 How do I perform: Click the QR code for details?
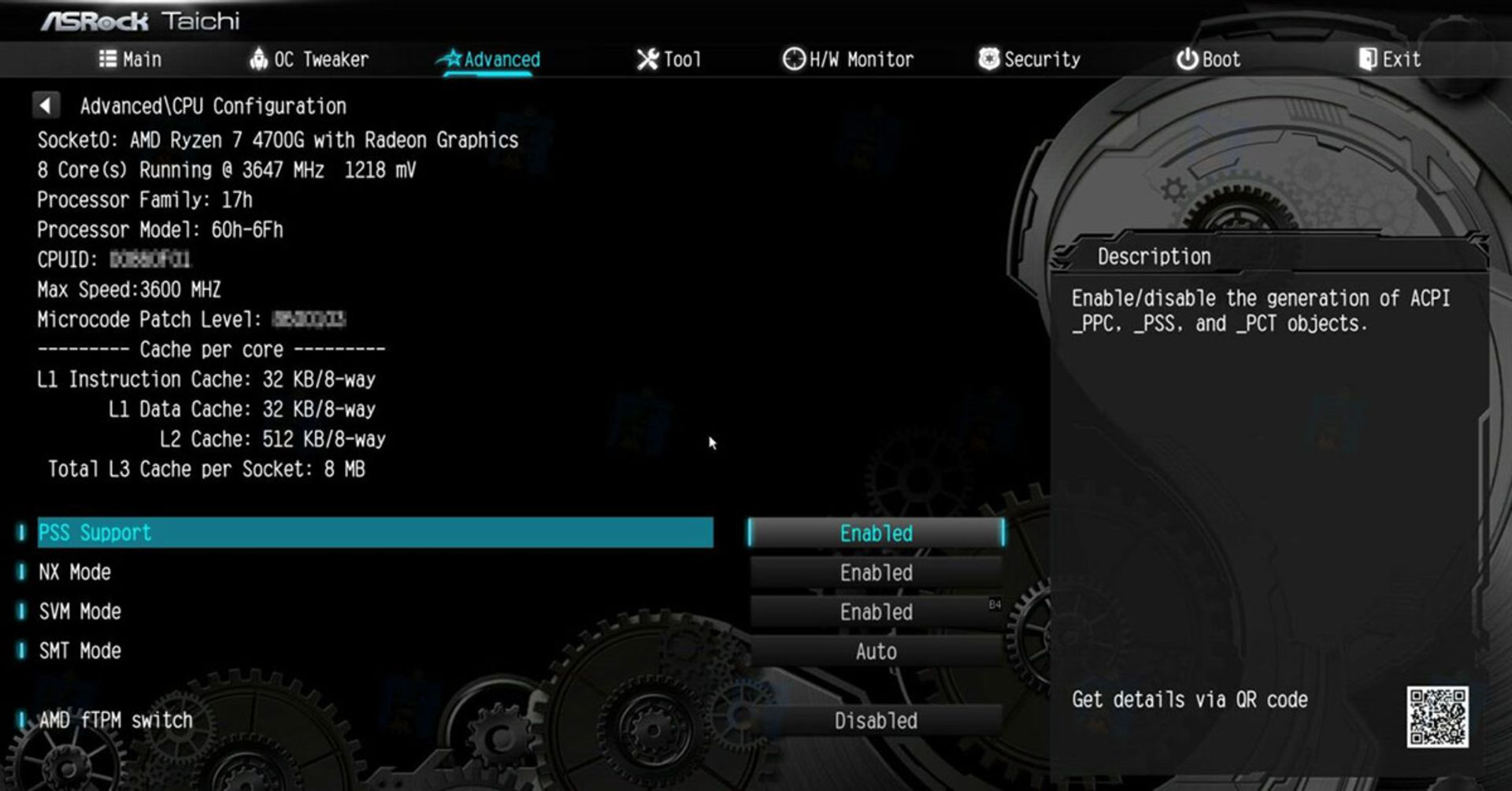pyautogui.click(x=1437, y=717)
